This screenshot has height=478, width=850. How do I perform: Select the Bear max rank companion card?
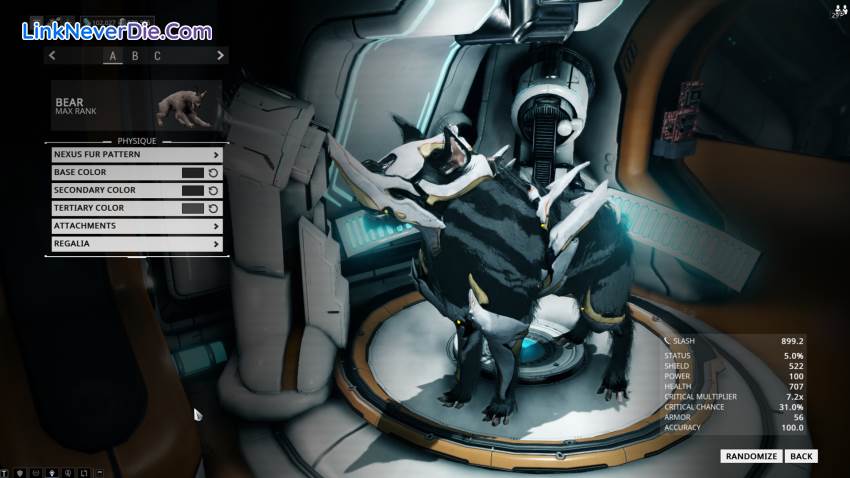[136, 105]
